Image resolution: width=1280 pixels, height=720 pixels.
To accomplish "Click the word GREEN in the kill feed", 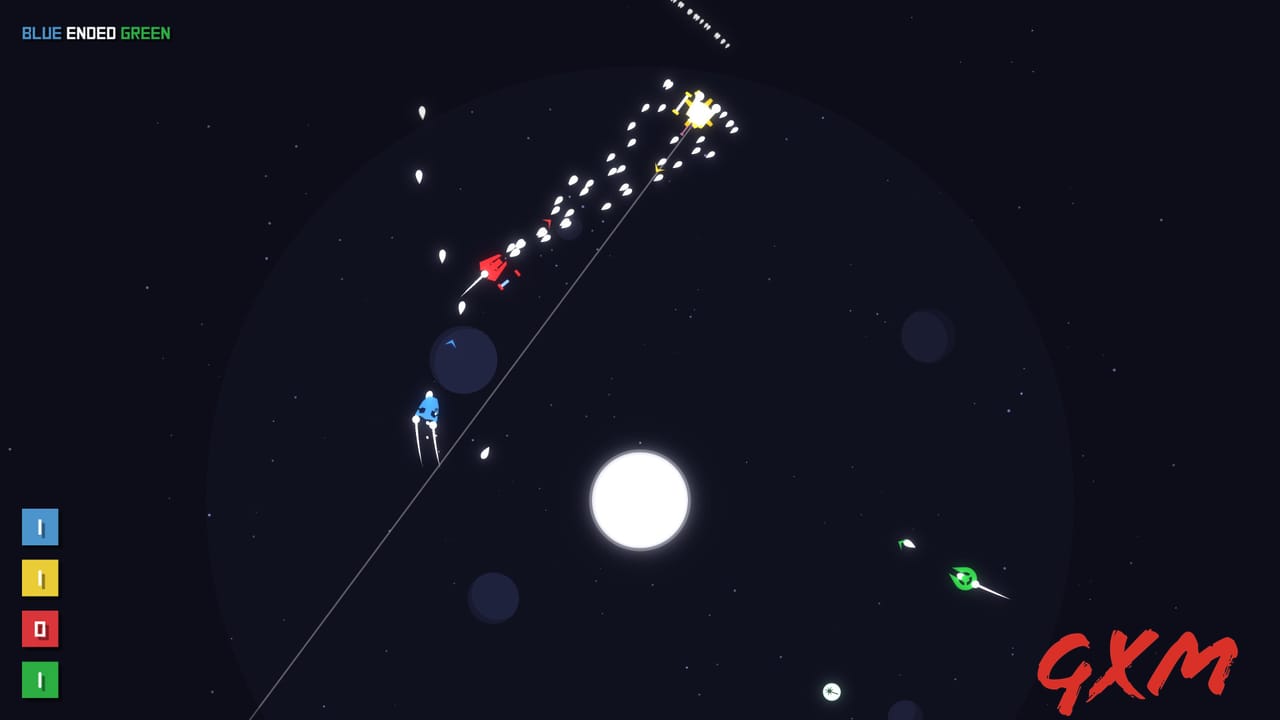I will [x=146, y=31].
